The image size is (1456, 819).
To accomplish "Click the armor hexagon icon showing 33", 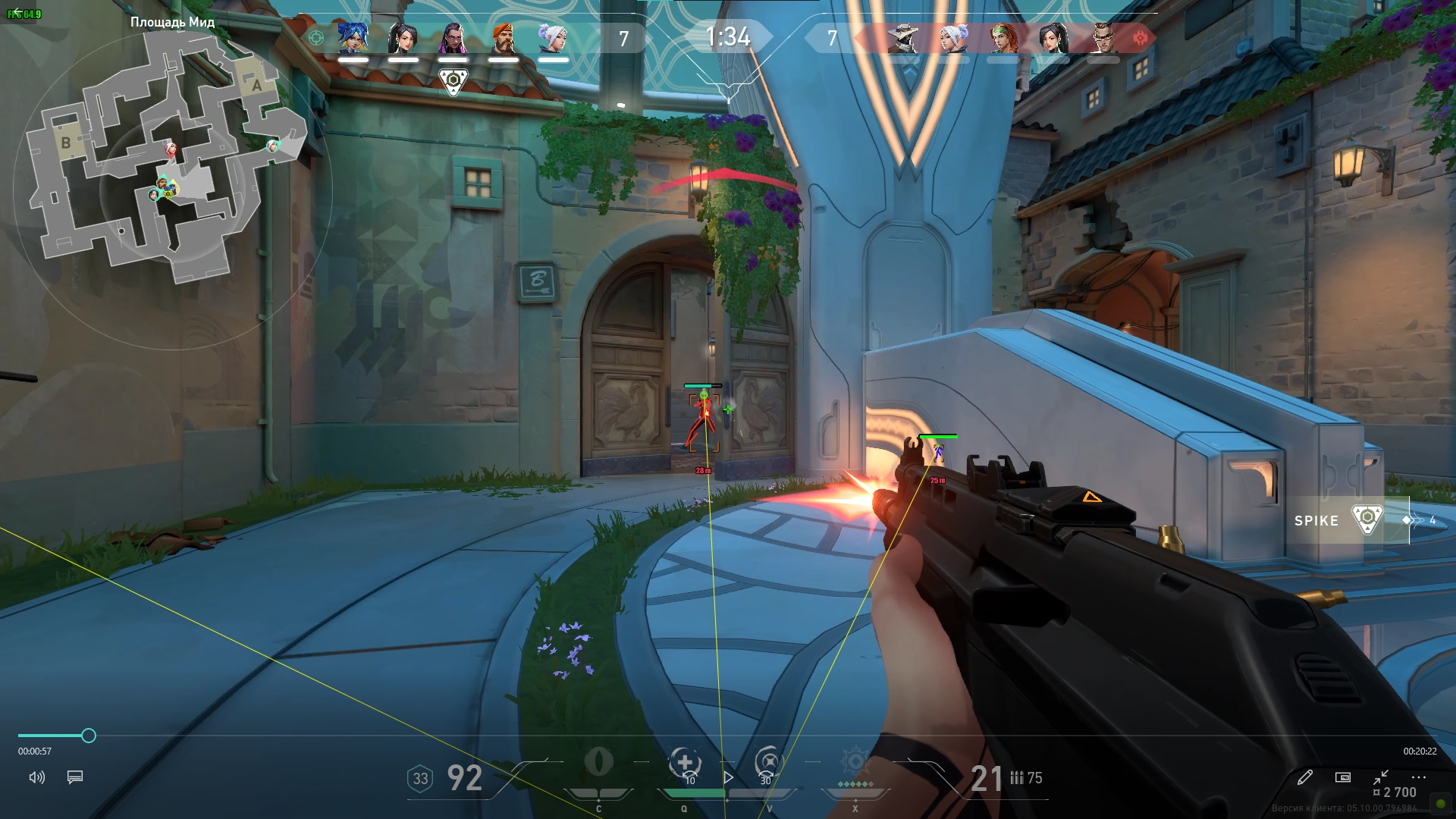I will pos(419,777).
